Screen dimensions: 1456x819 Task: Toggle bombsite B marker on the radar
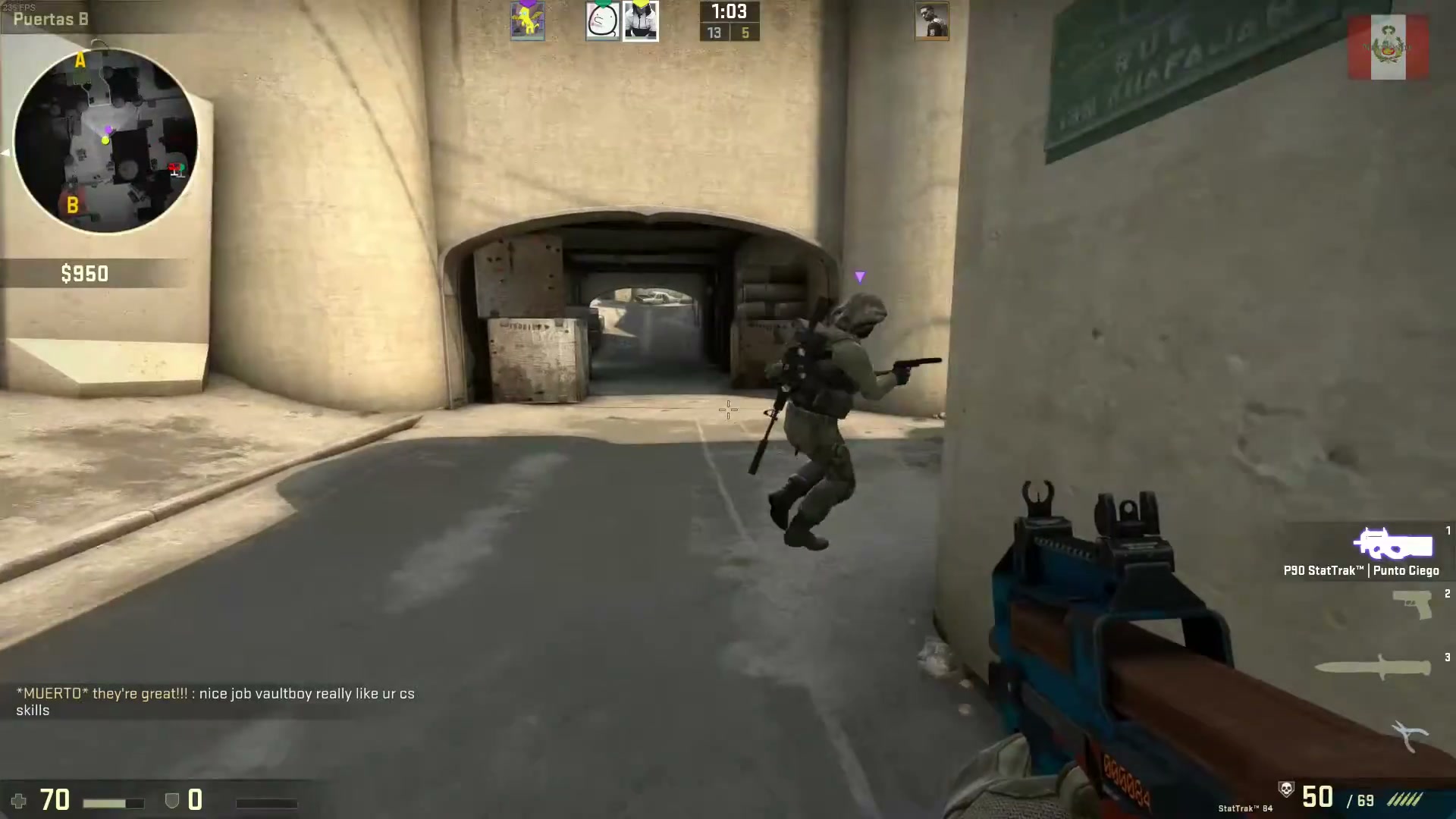[x=73, y=205]
